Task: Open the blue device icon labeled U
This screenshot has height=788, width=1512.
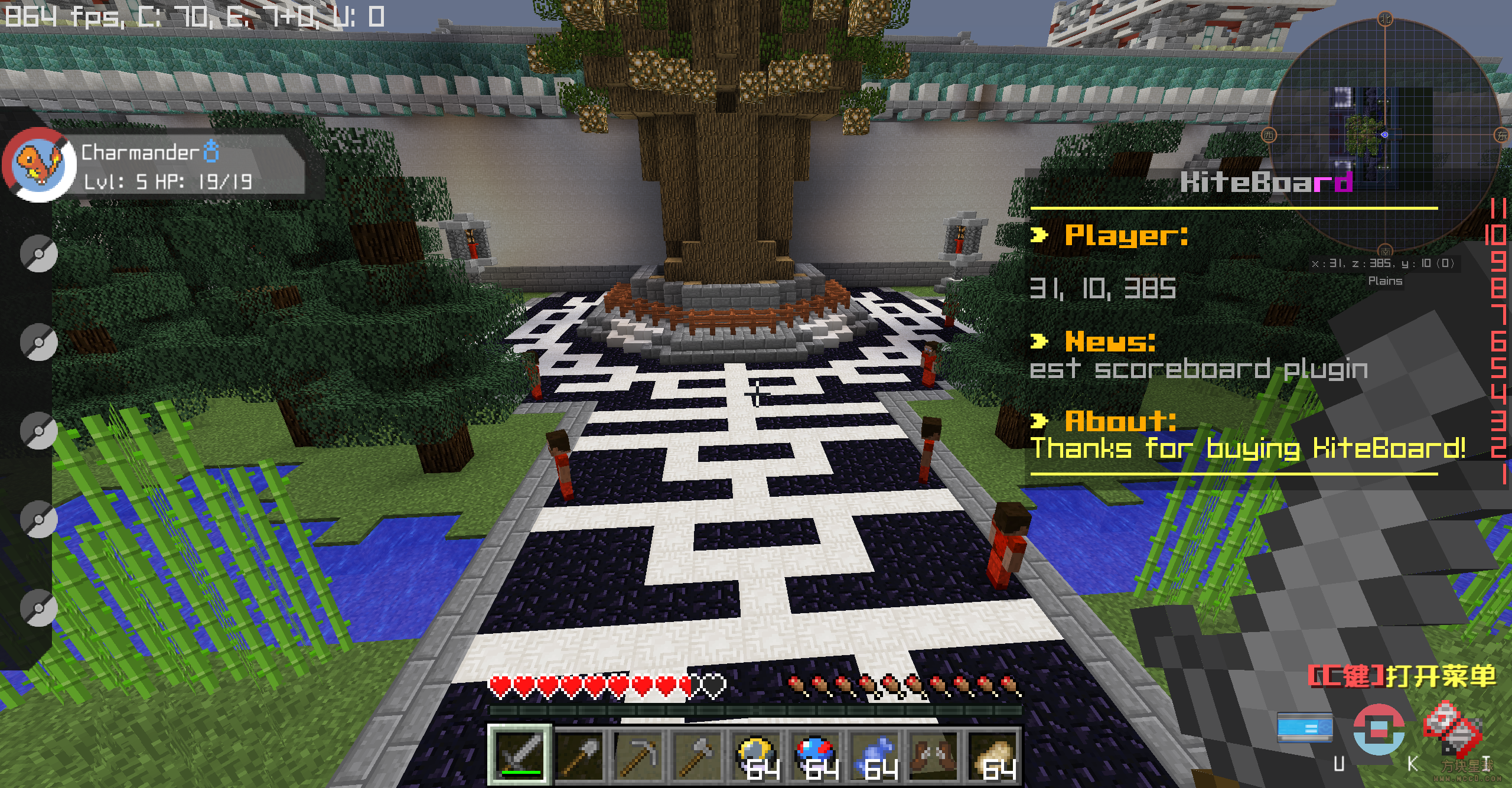Action: pos(1304,728)
